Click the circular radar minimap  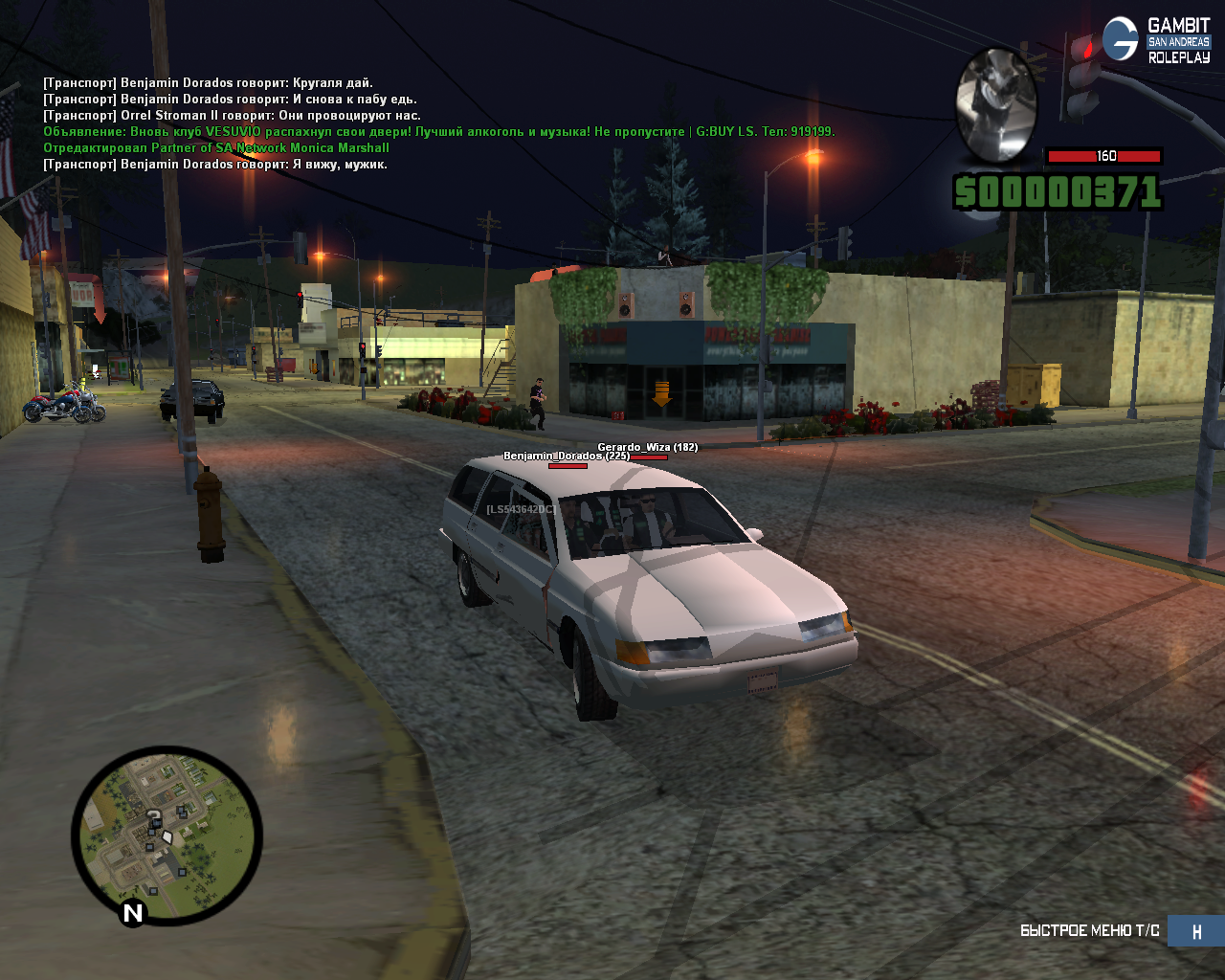click(x=167, y=835)
